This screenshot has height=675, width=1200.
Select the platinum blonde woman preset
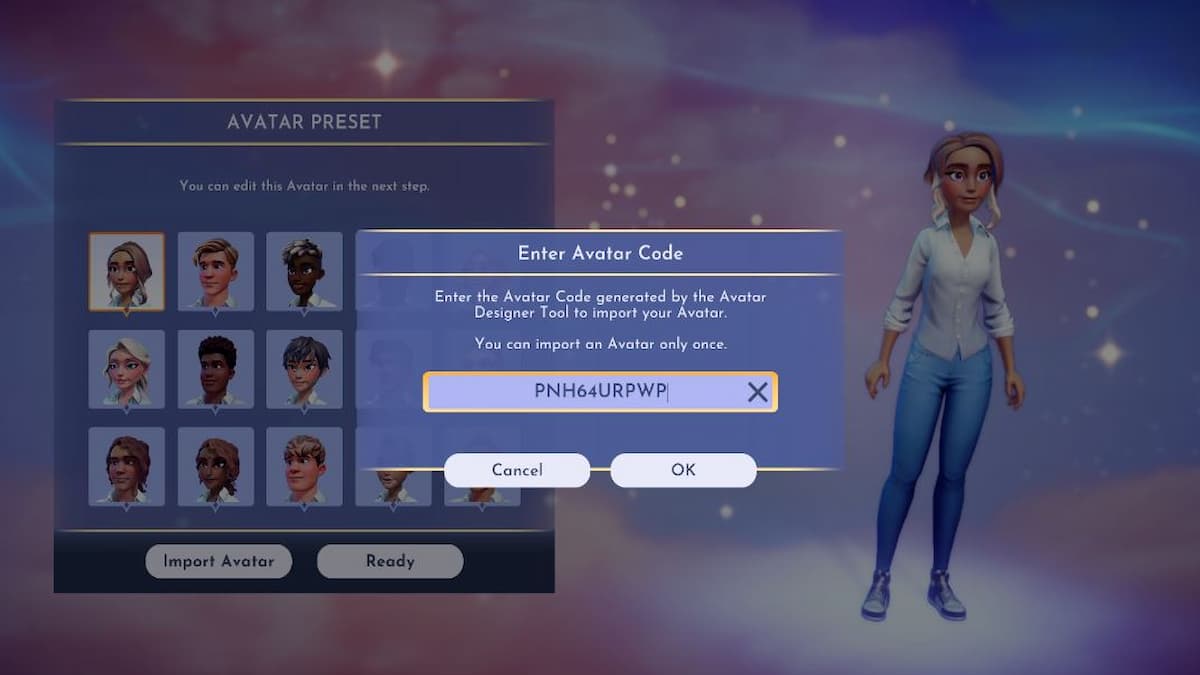tap(127, 369)
